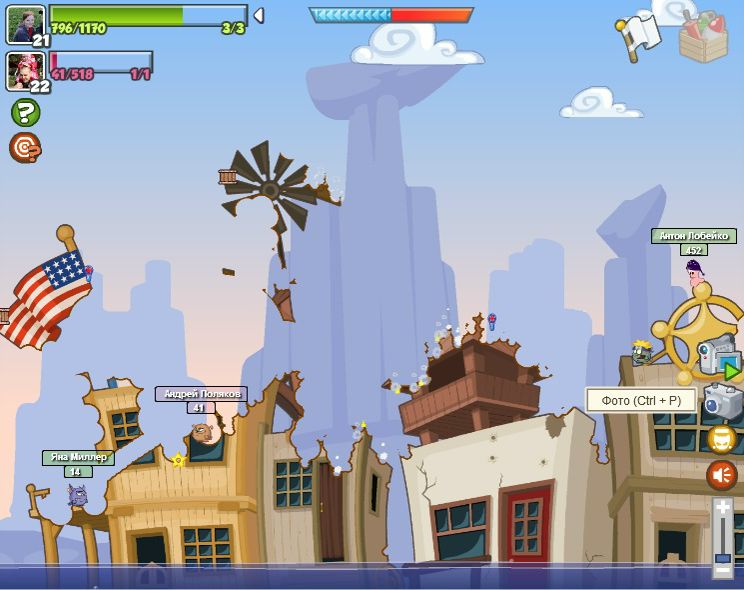Click the round orange face button
This screenshot has height=590, width=744.
click(x=722, y=439)
